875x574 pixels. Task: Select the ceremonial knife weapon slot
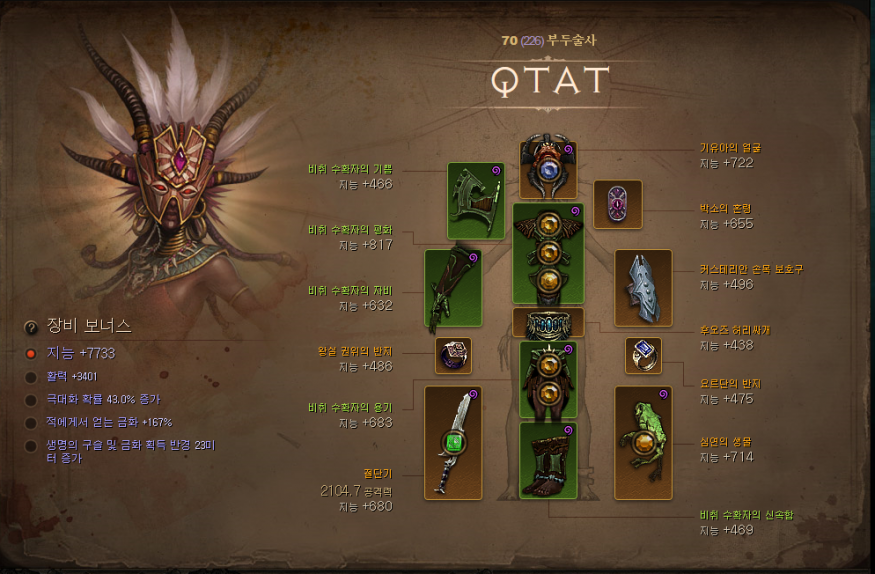453,442
